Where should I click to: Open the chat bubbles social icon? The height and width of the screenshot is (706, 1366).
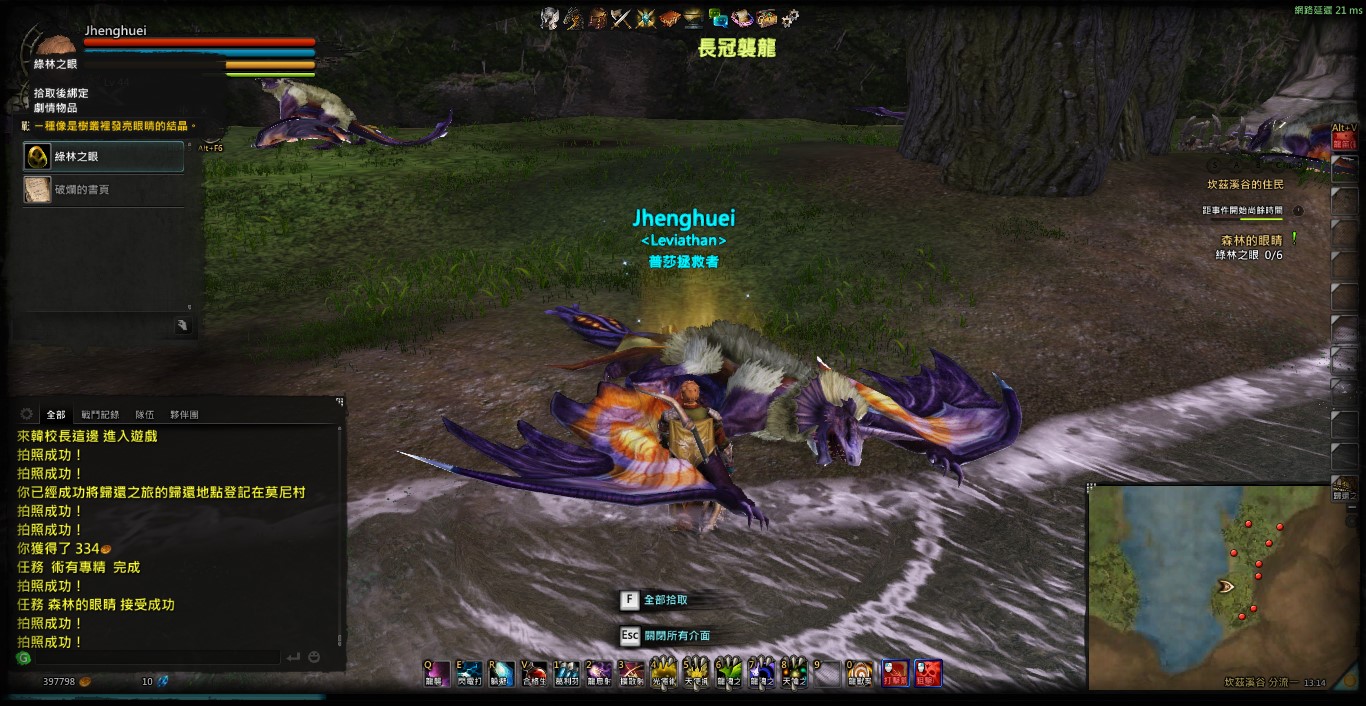click(x=718, y=18)
